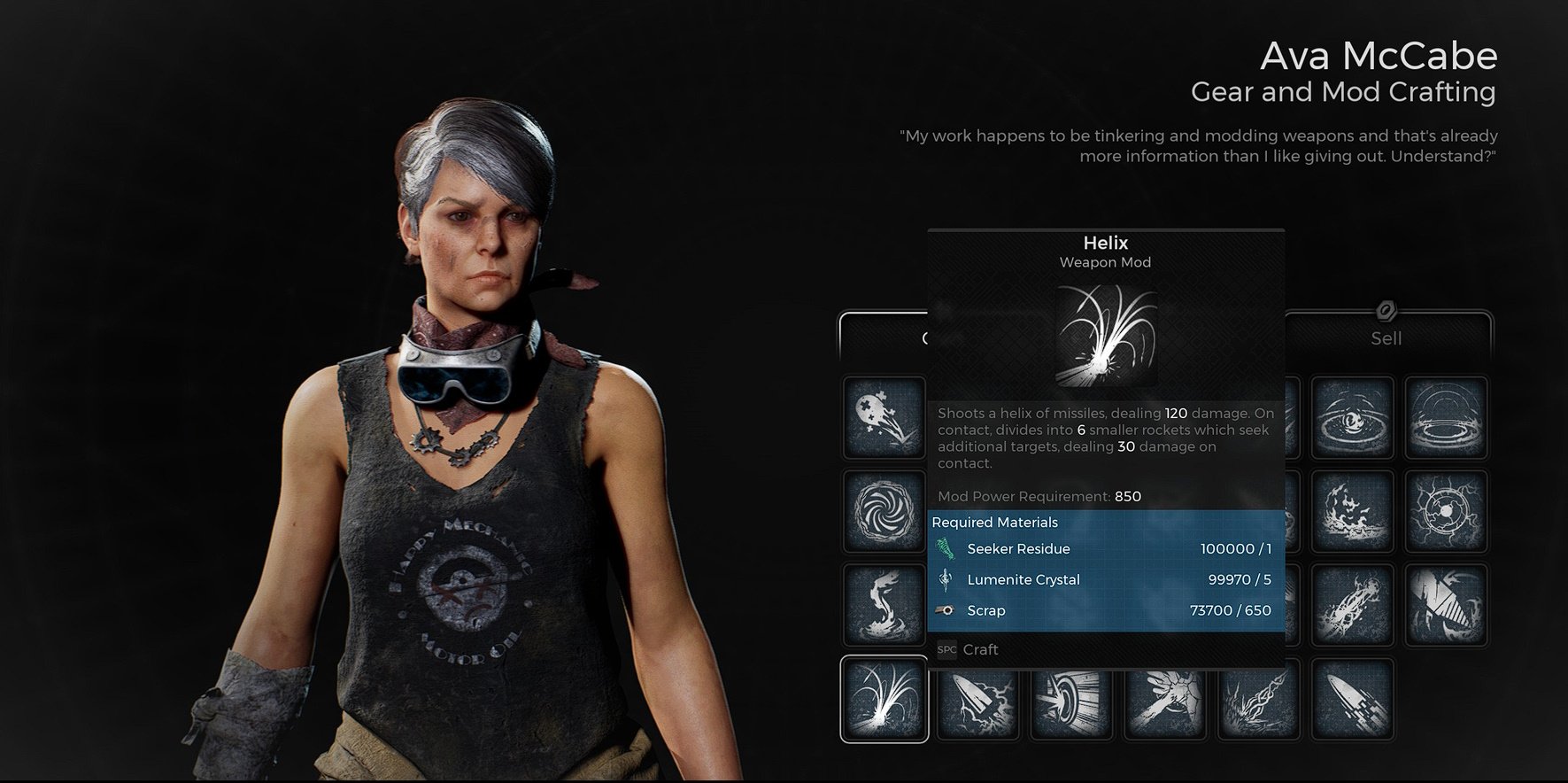Click the scrap currency icon above Sell

click(x=1386, y=312)
